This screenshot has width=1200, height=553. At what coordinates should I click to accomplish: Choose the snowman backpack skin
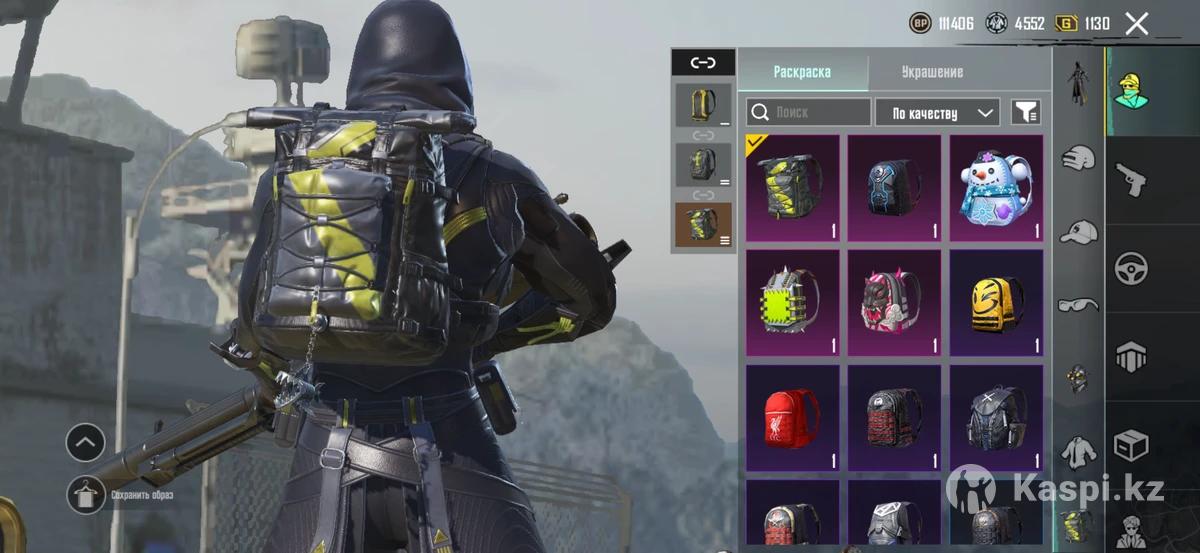(x=995, y=188)
